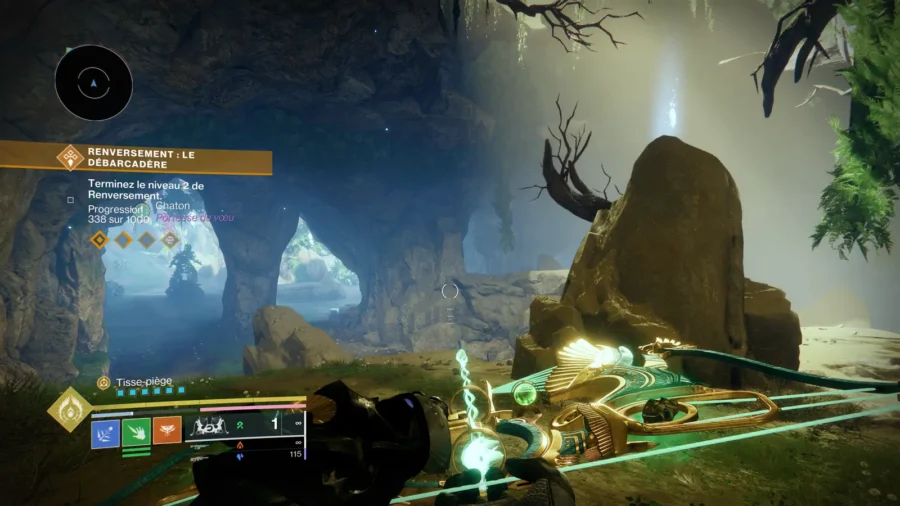Image resolution: width=900 pixels, height=506 pixels.
Task: Click the circular radar minimap
Action: [x=94, y=83]
